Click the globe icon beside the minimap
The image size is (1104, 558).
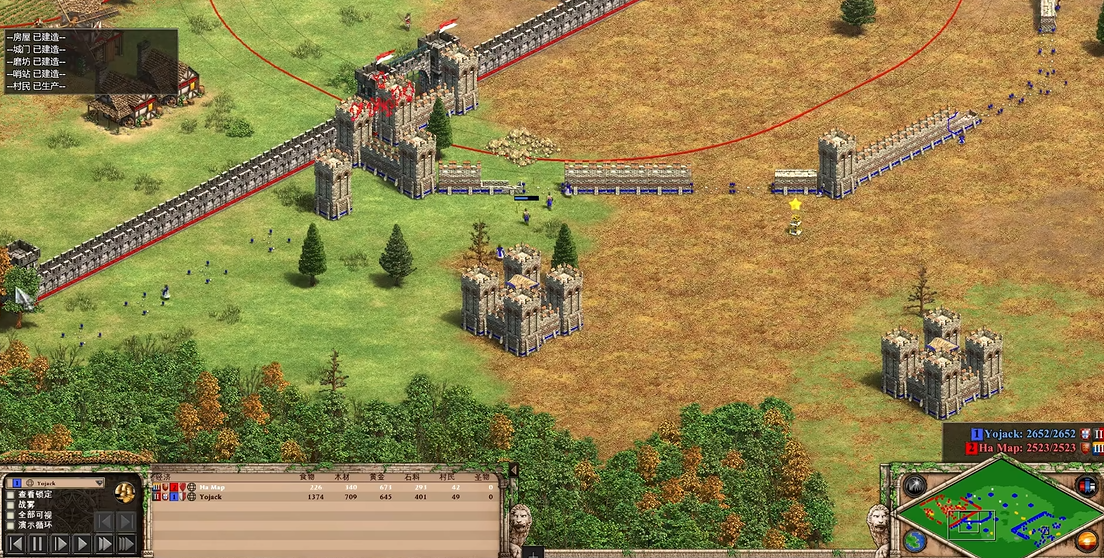click(914, 542)
